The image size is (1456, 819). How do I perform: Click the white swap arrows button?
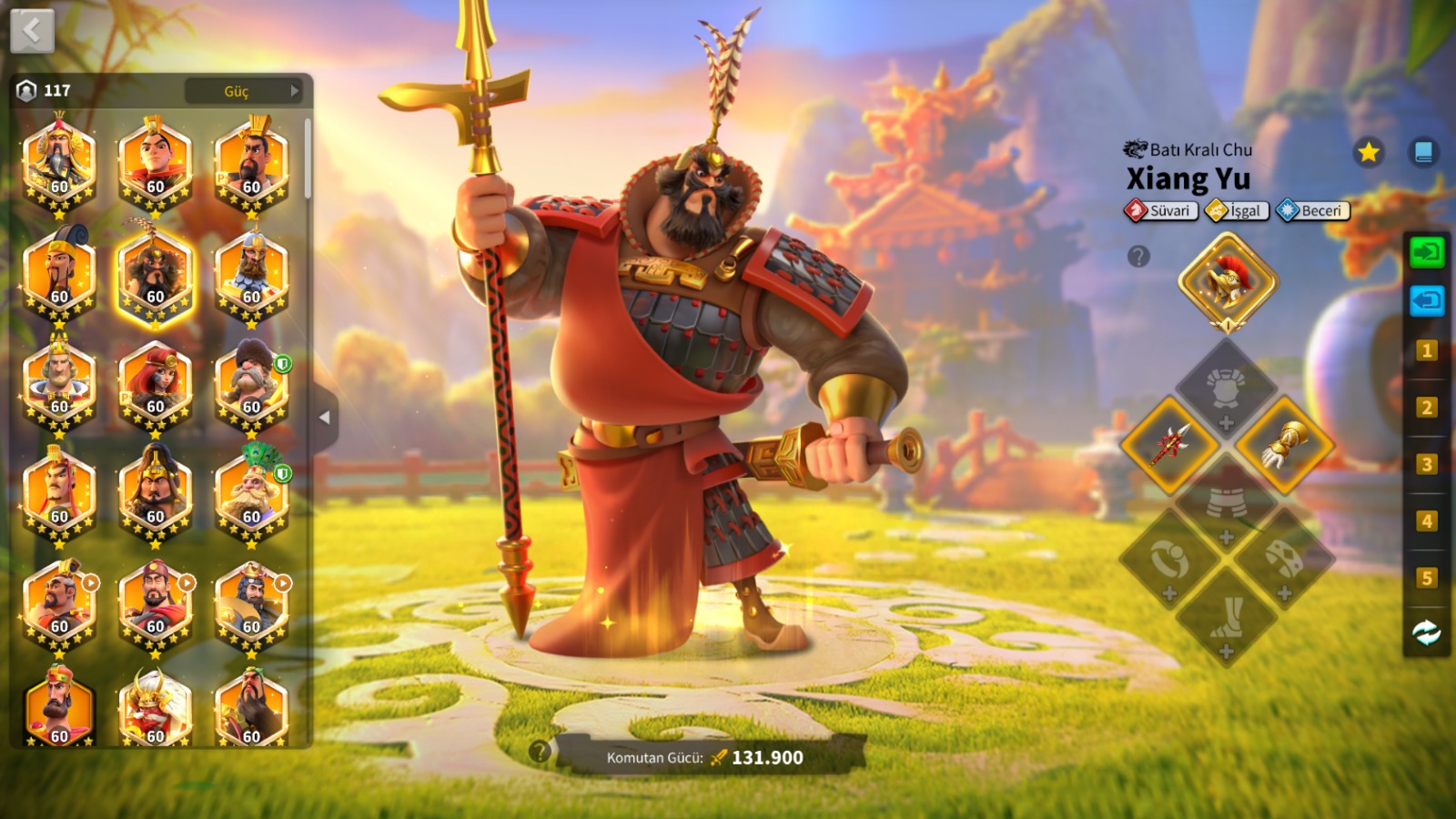coord(1426,632)
